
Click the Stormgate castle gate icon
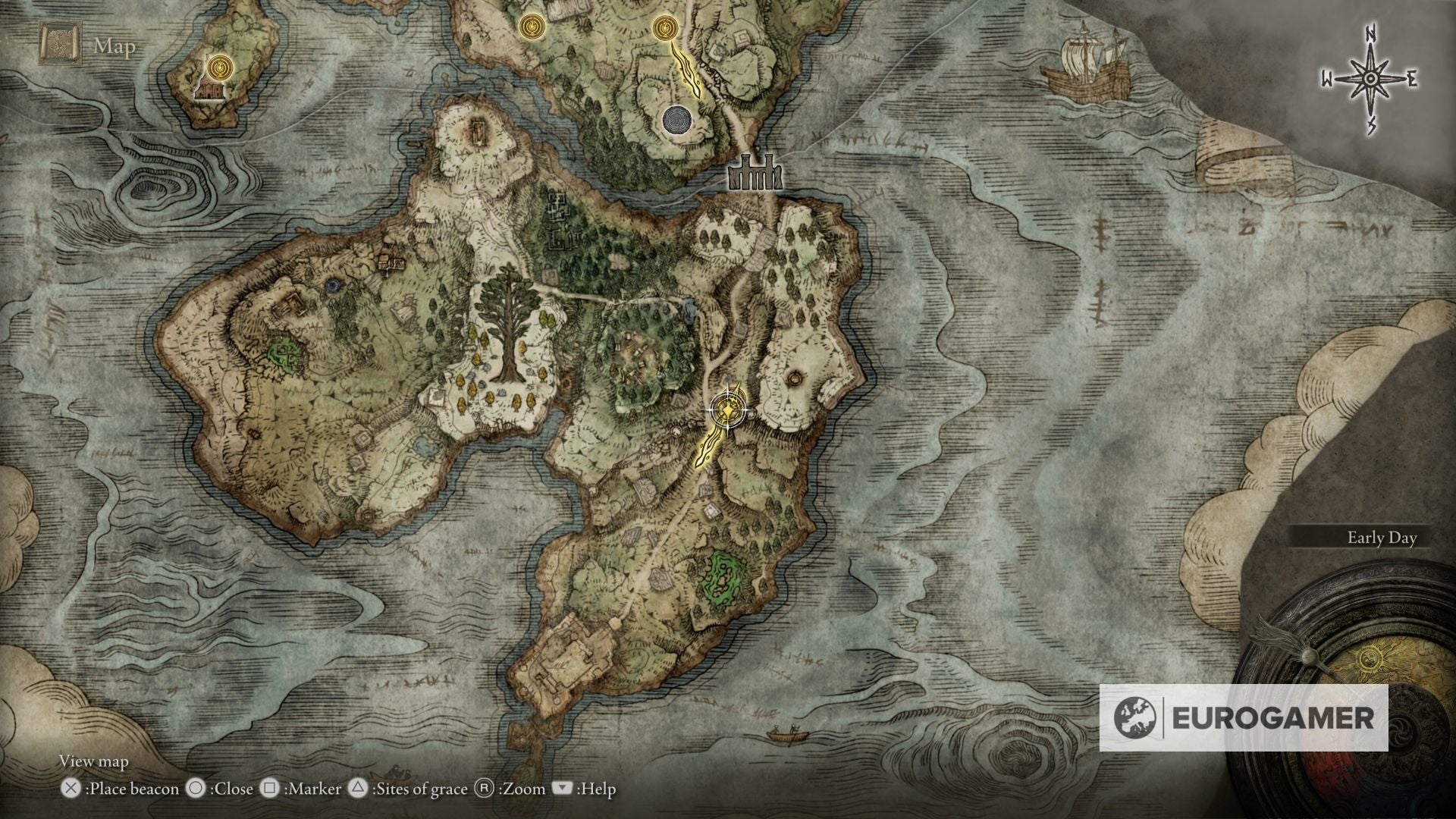(x=755, y=173)
